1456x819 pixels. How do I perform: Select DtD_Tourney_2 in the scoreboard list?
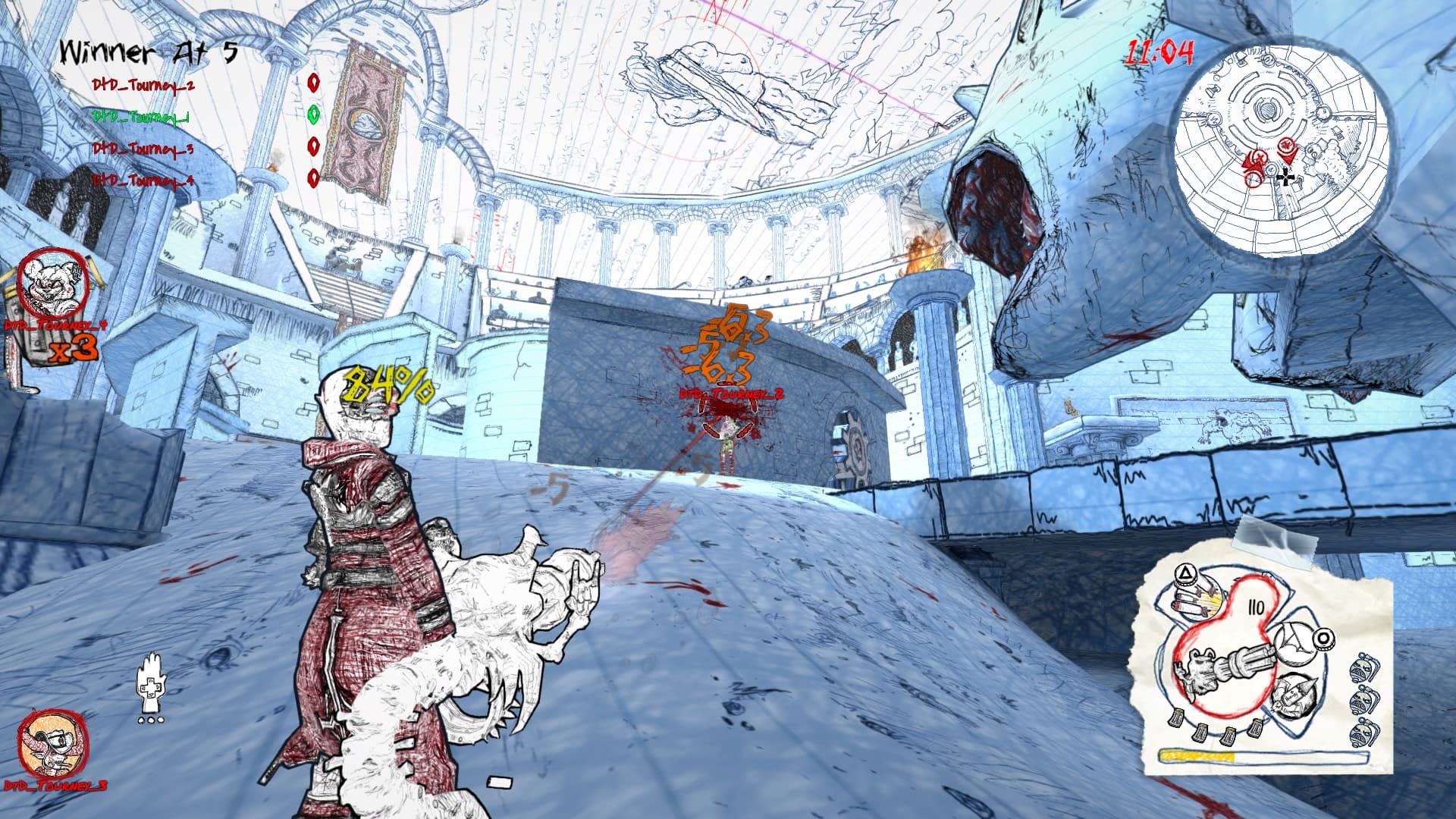point(143,85)
